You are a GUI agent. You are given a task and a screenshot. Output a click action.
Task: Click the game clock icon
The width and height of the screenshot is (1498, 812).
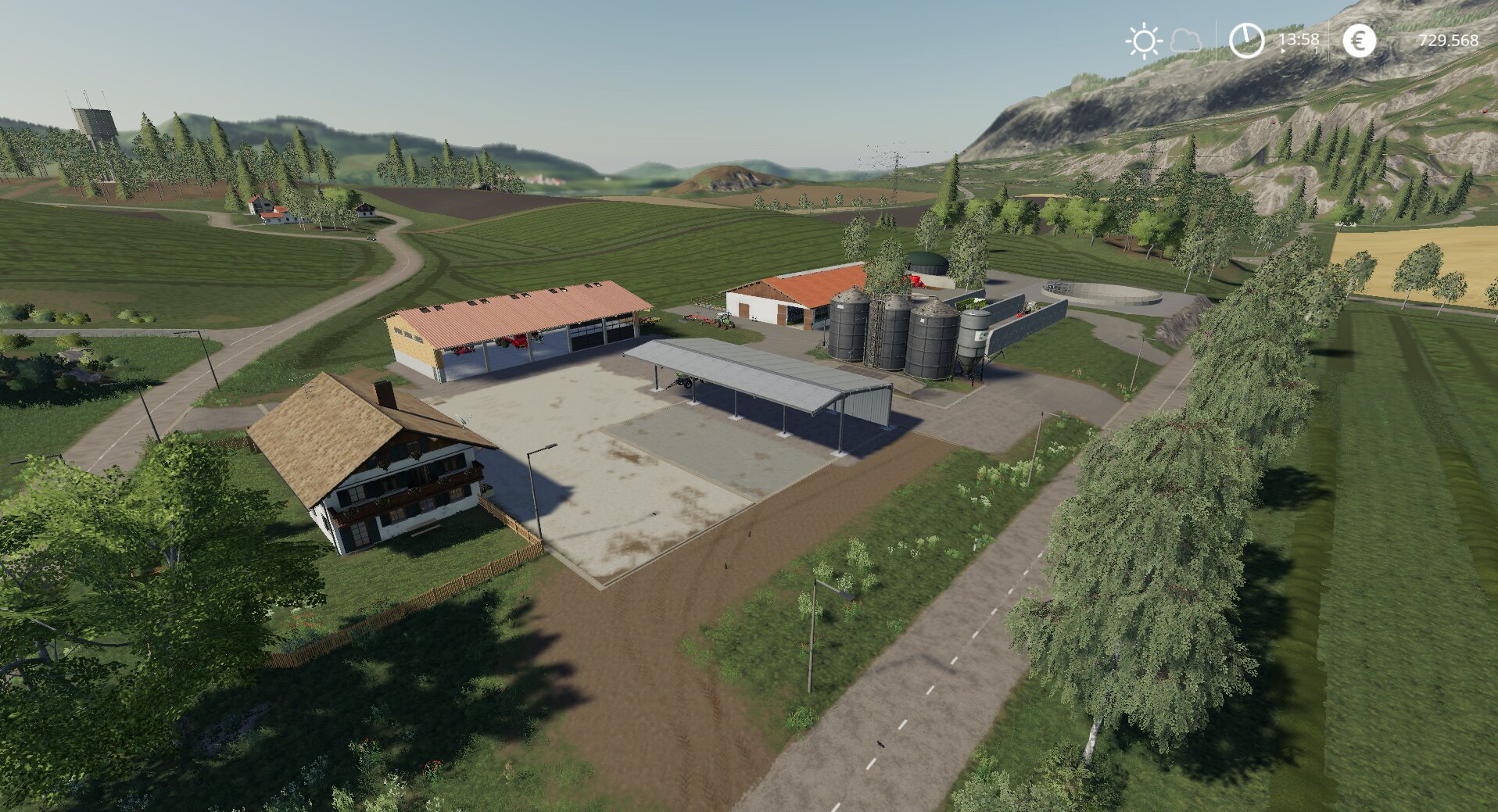pyautogui.click(x=1246, y=41)
